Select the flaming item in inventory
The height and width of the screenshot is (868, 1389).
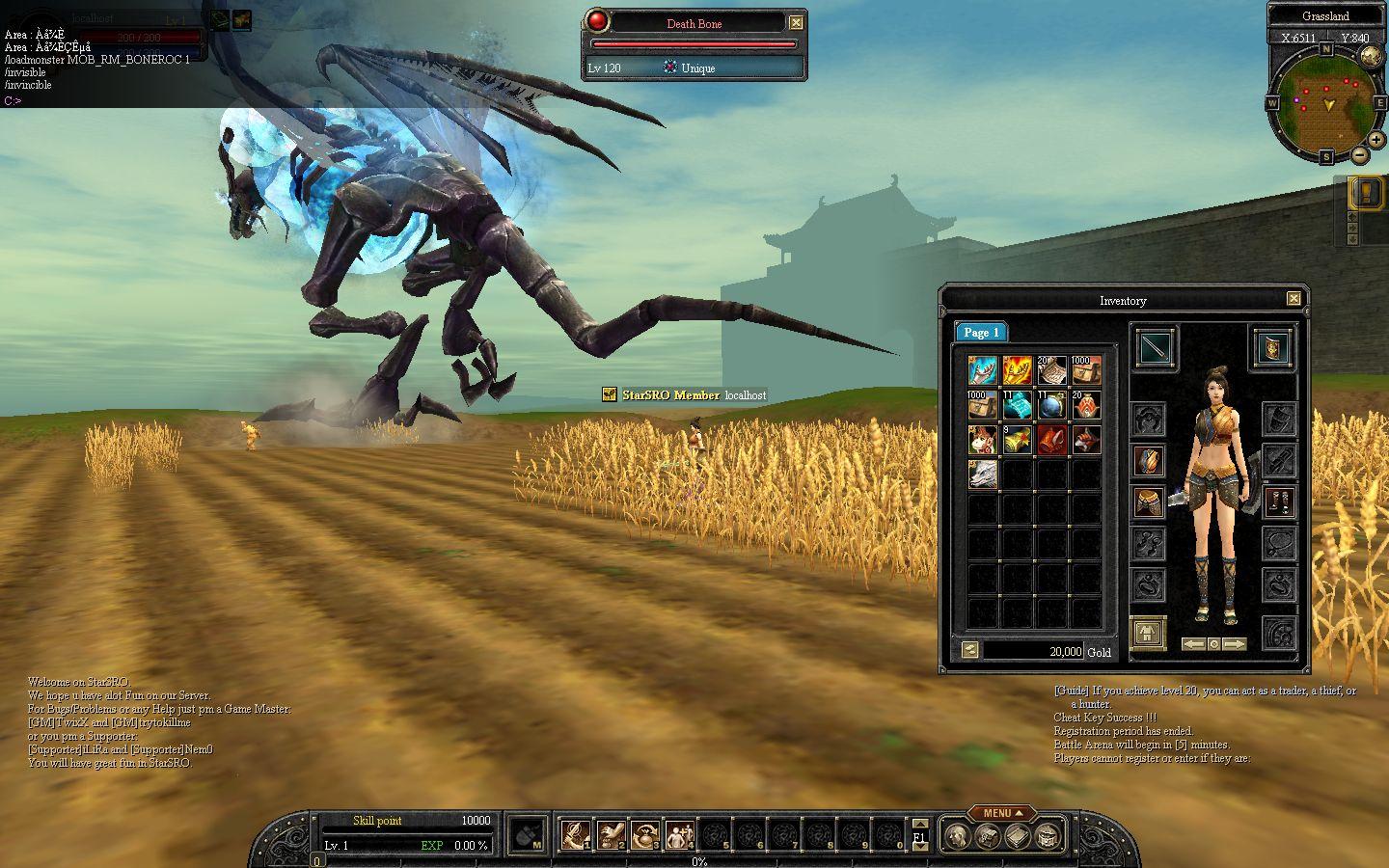pos(1017,370)
